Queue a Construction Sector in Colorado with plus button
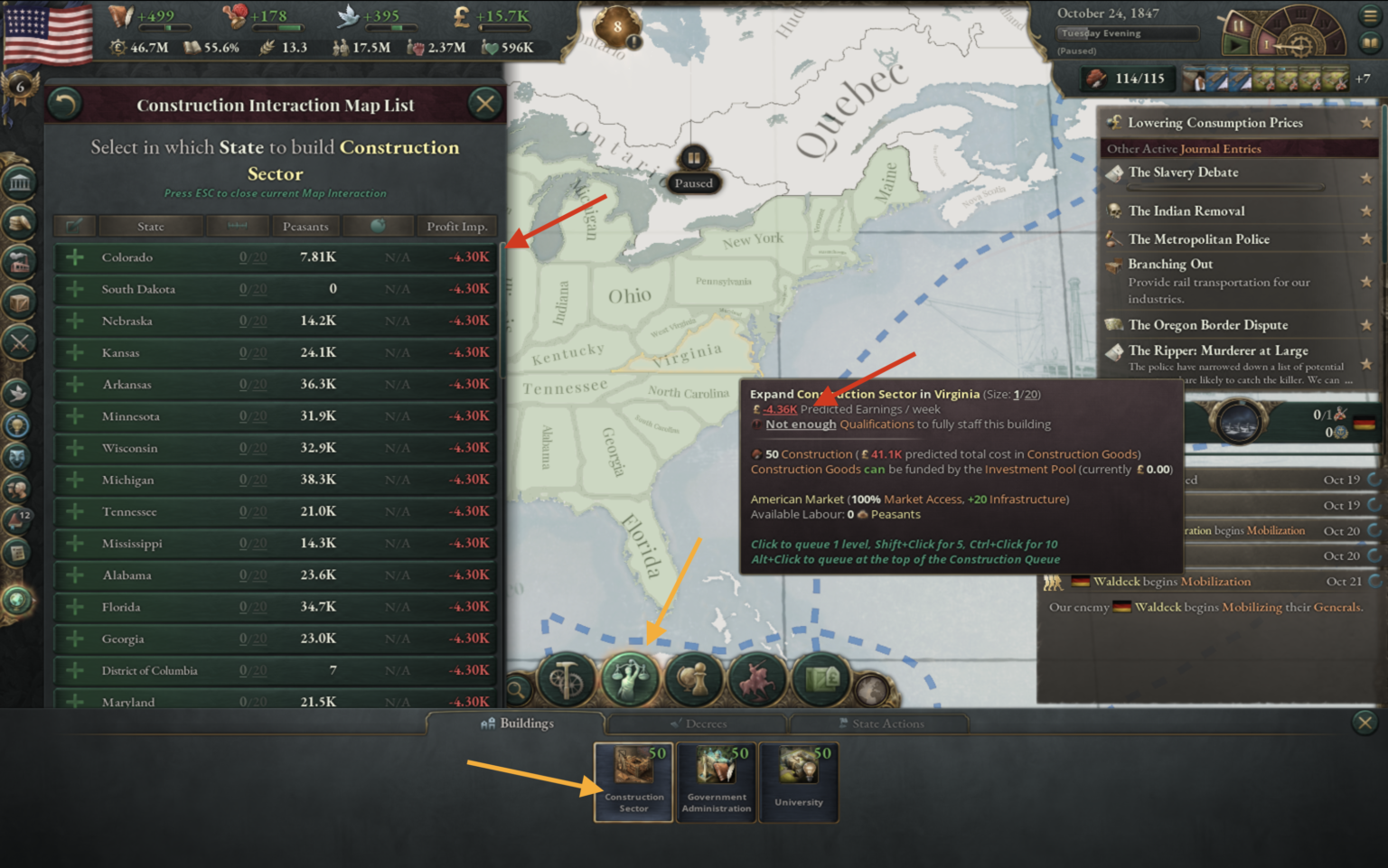The width and height of the screenshot is (1388, 868). [75, 257]
